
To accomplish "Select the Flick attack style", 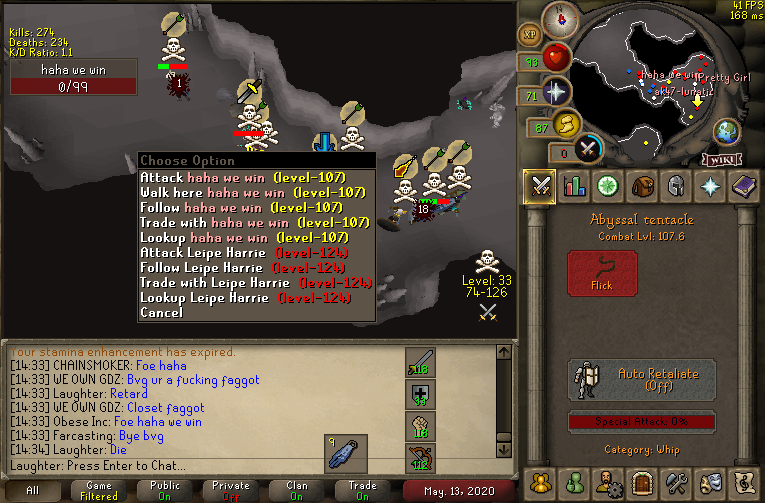I will pos(602,273).
